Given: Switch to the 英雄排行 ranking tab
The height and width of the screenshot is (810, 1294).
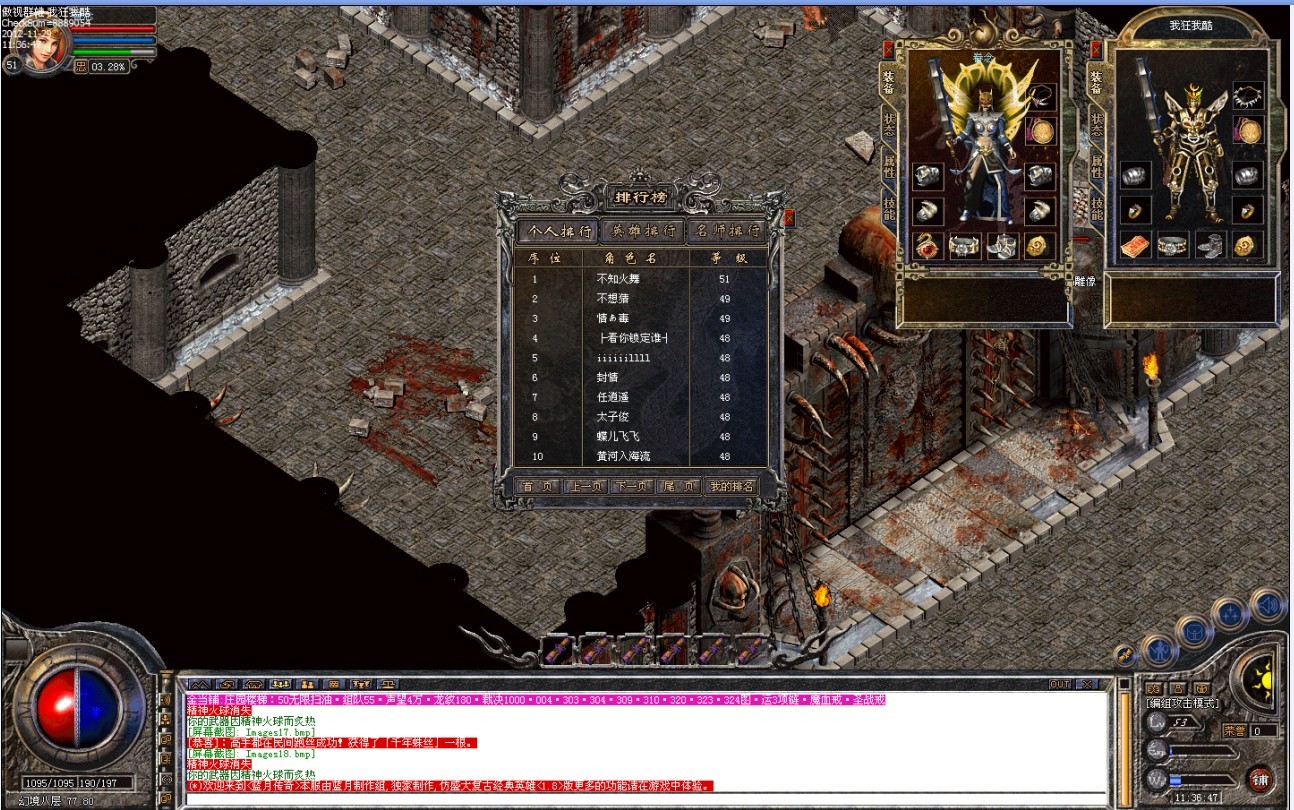Looking at the screenshot, I should click(x=643, y=231).
